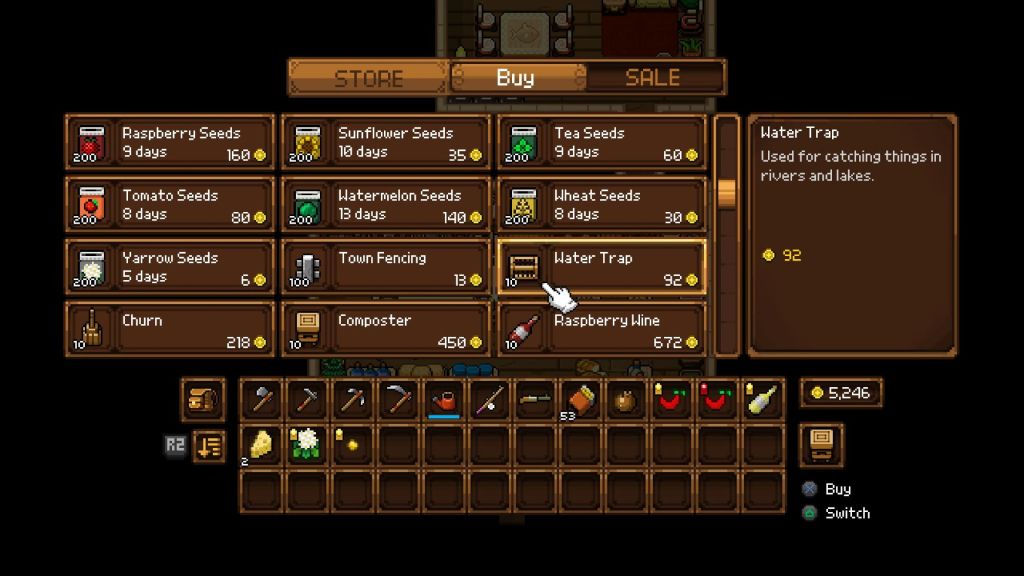
Task: Pick Tea Seeds from the store
Action: click(x=602, y=142)
